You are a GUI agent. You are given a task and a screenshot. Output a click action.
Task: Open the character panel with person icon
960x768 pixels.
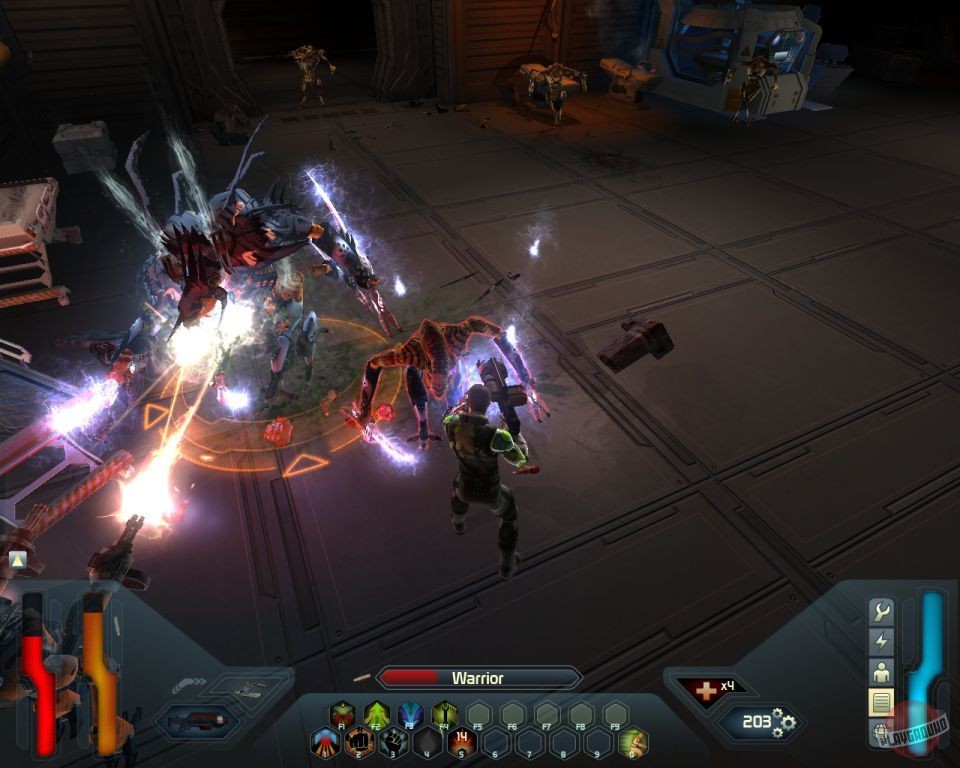tap(881, 672)
